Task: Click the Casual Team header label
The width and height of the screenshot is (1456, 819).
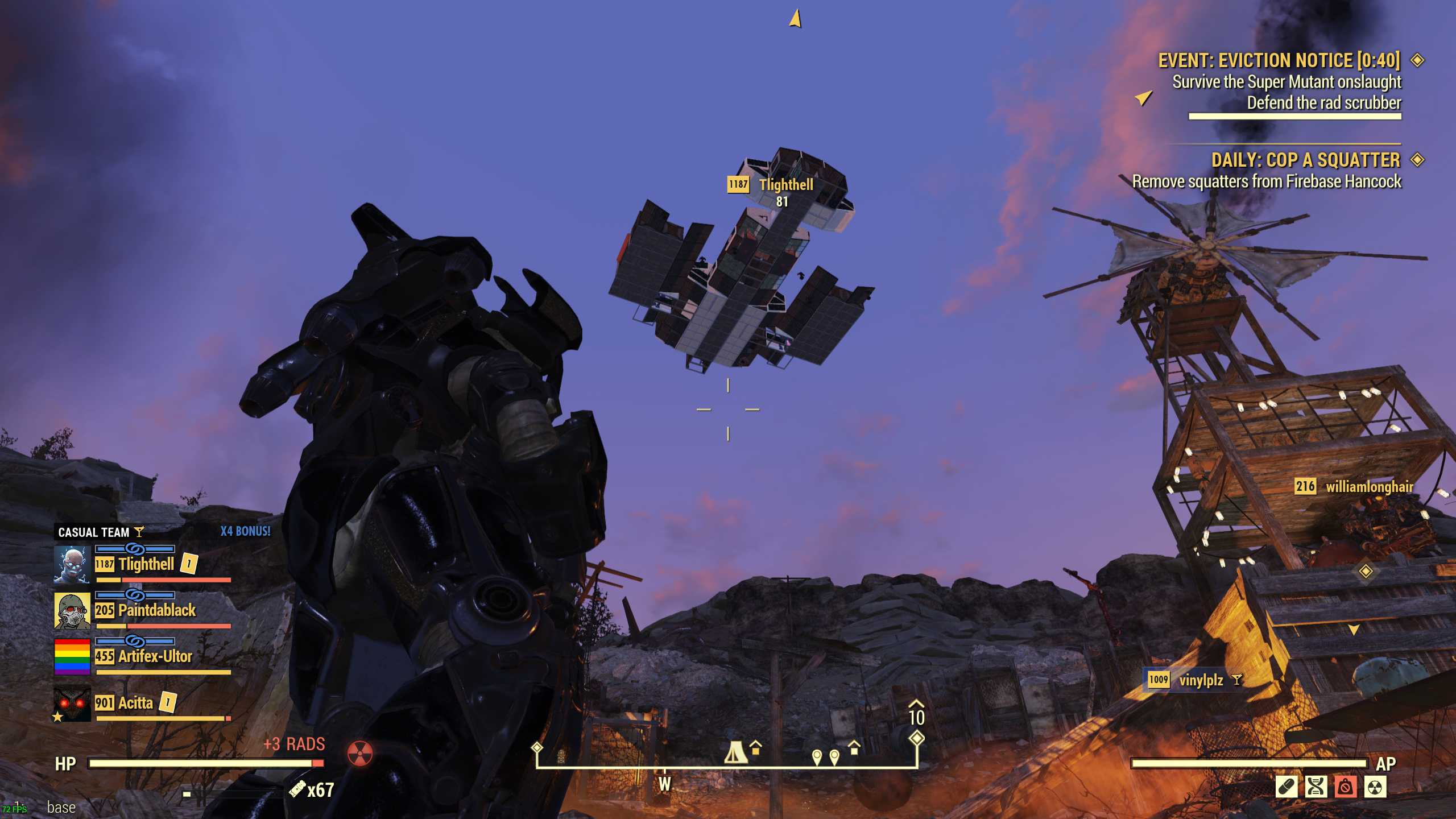Action: click(x=94, y=532)
